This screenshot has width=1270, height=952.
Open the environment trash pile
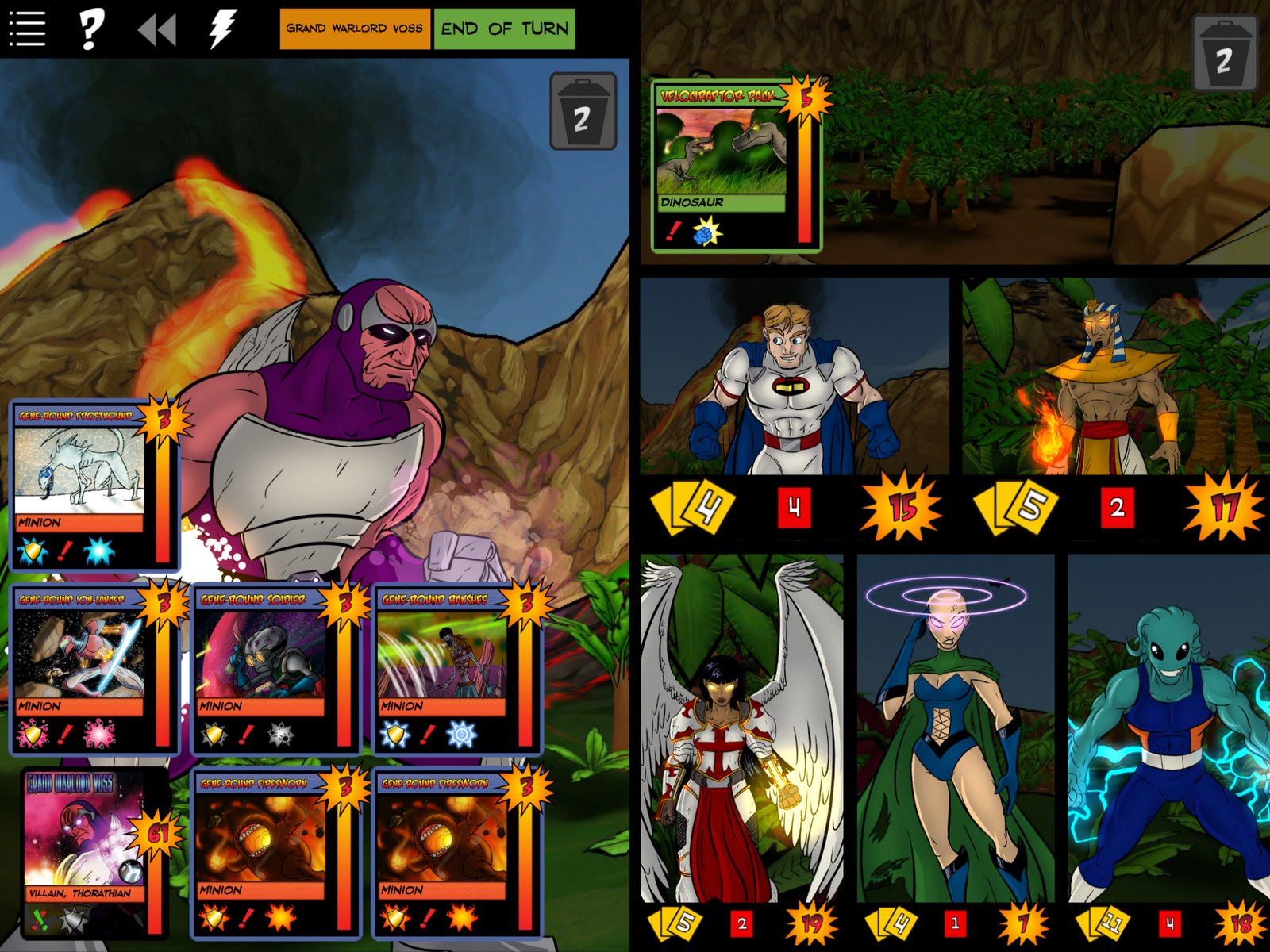coord(1223,54)
